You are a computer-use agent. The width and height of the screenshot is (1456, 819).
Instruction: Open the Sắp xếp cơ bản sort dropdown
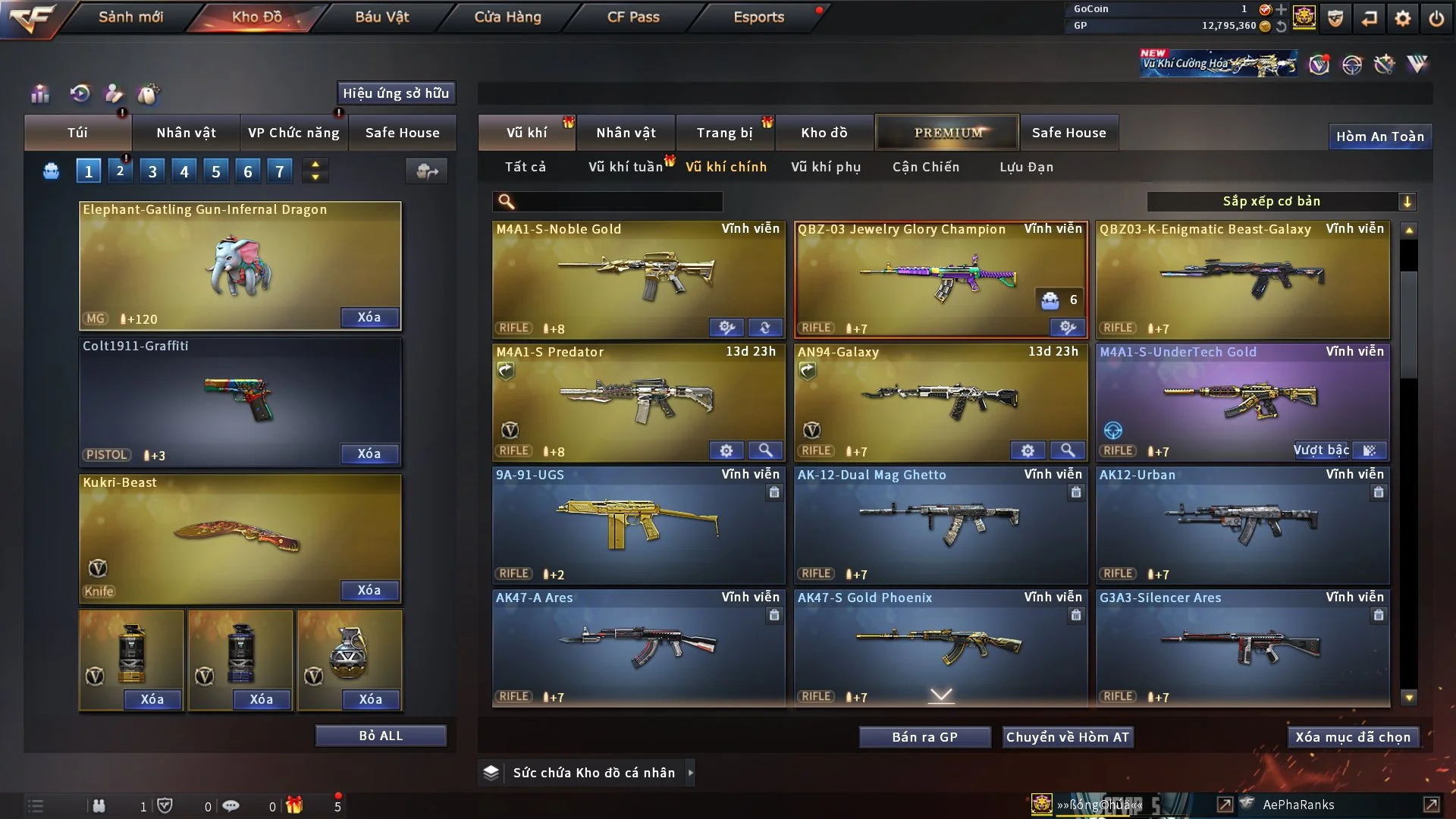(1281, 202)
